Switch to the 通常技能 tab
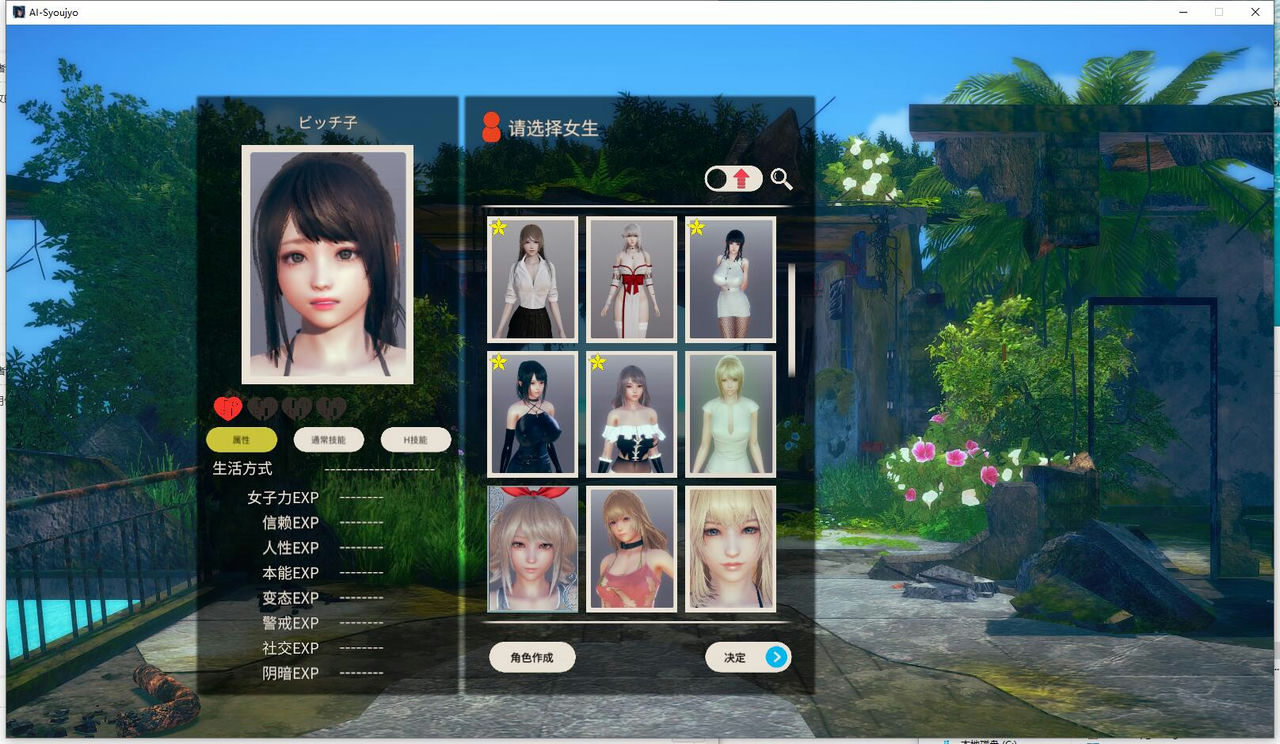This screenshot has width=1280, height=744. coord(327,440)
